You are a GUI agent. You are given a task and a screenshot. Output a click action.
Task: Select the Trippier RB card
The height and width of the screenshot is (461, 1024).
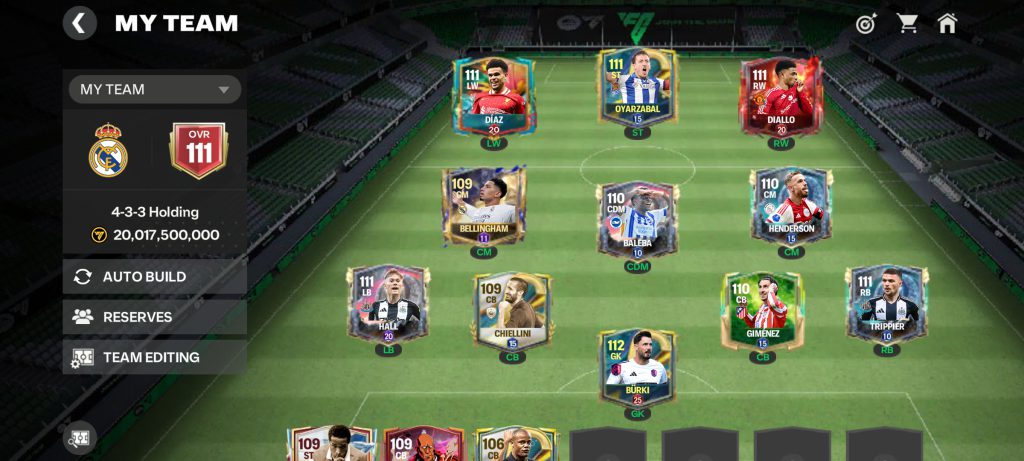[x=886, y=303]
